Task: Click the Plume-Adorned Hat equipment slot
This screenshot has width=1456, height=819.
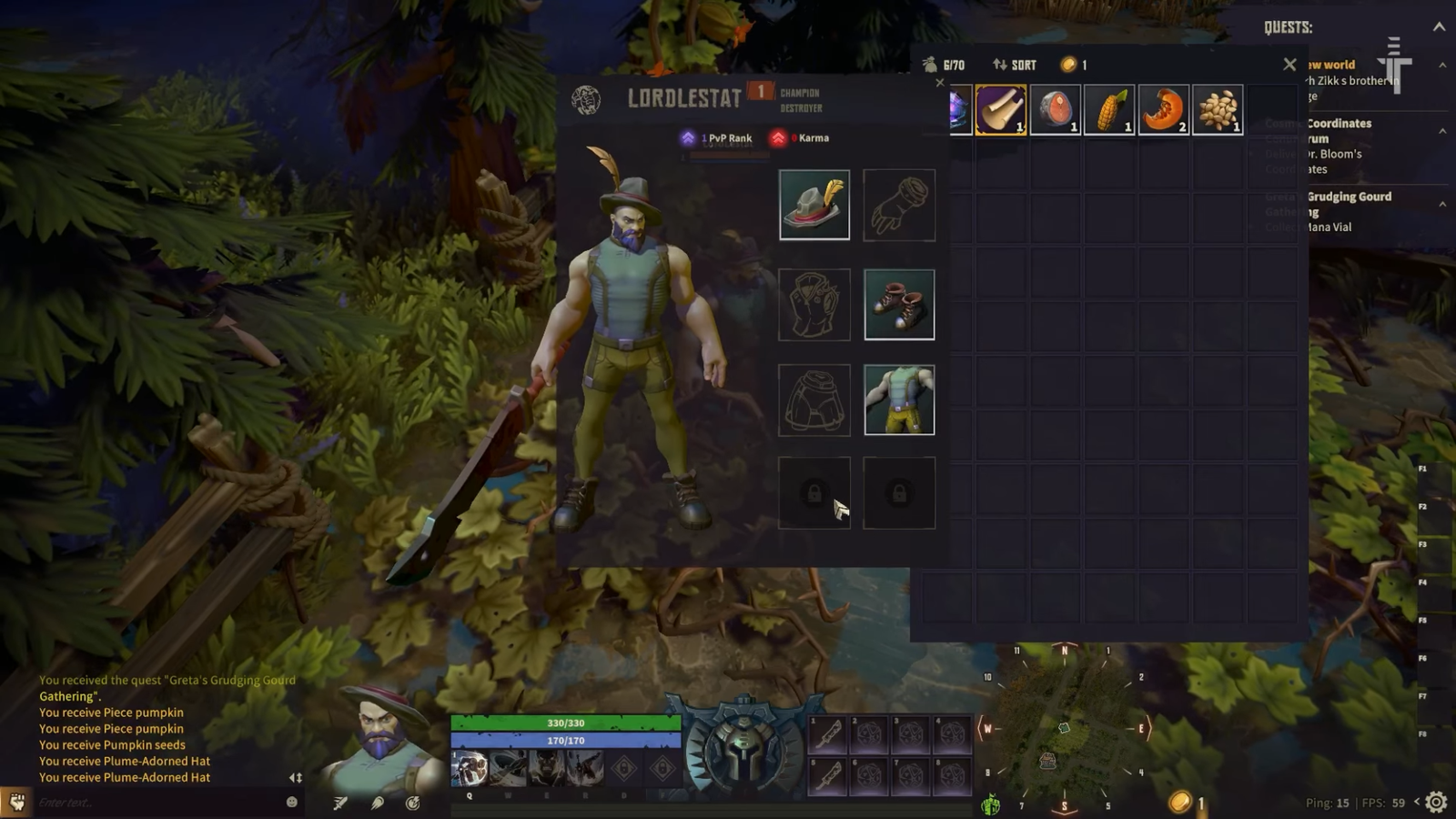Action: [x=814, y=204]
